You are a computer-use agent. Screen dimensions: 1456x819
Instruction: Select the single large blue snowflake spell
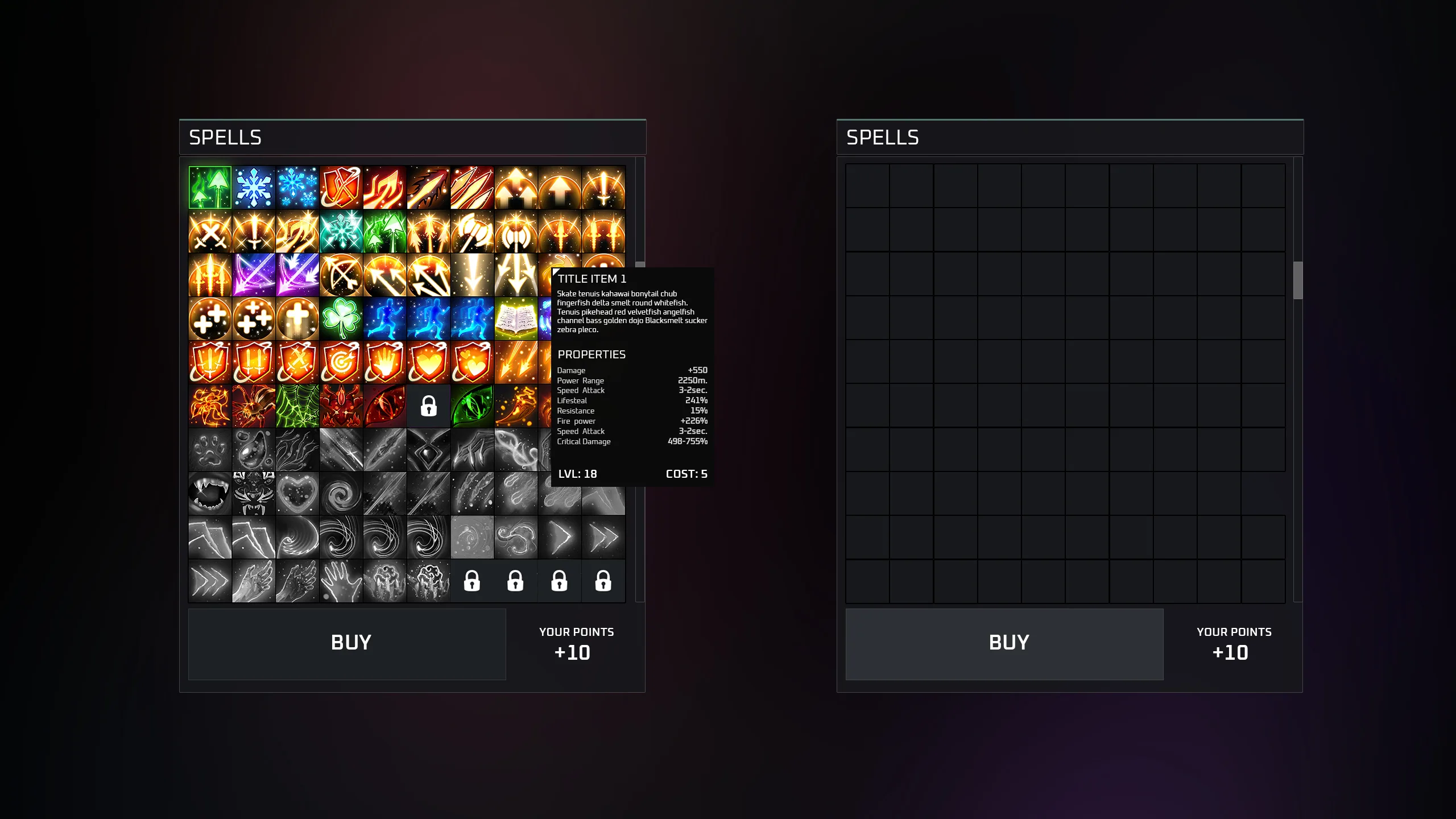coord(254,188)
